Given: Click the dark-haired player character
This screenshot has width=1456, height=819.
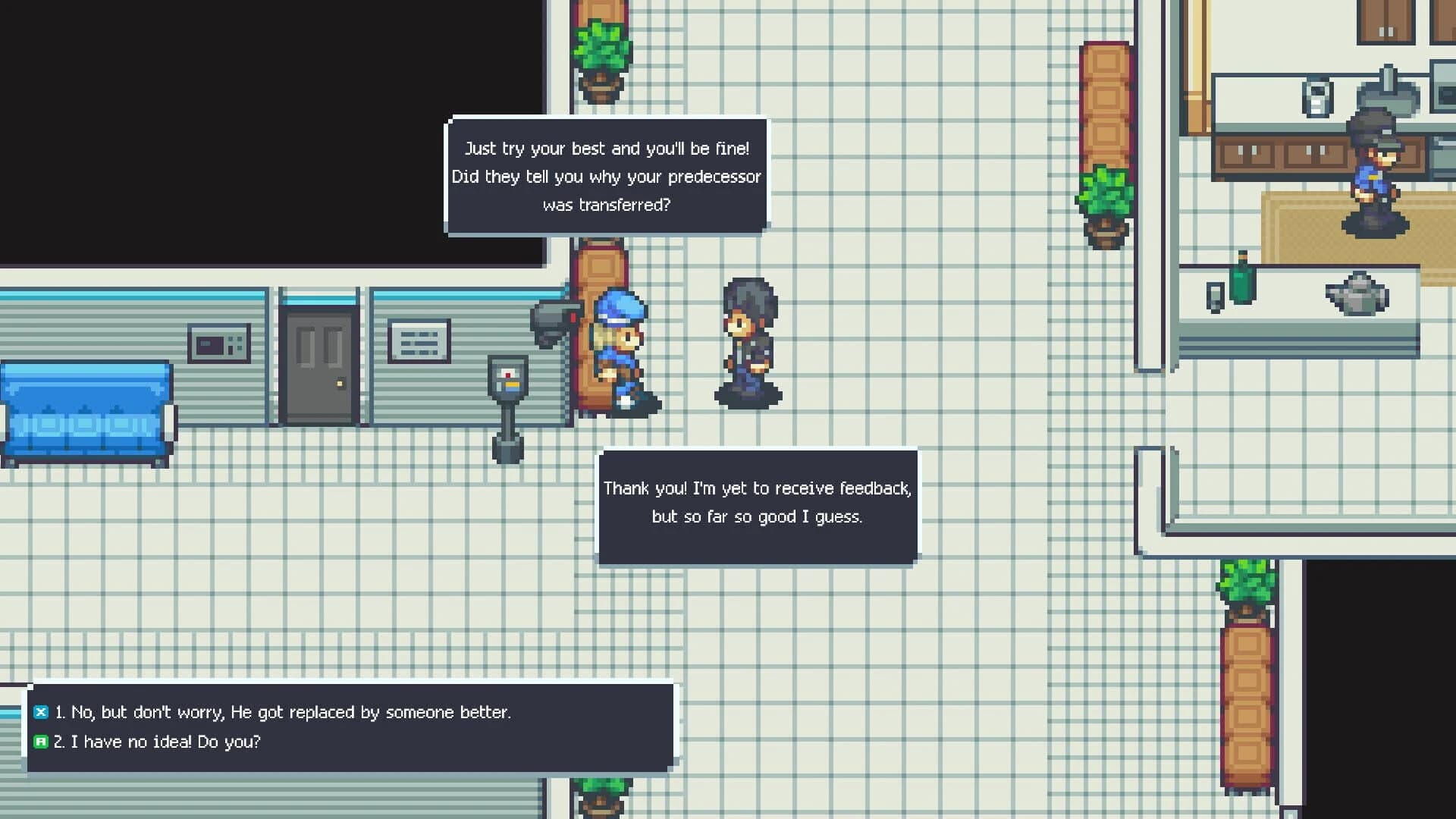Looking at the screenshot, I should click(x=747, y=341).
